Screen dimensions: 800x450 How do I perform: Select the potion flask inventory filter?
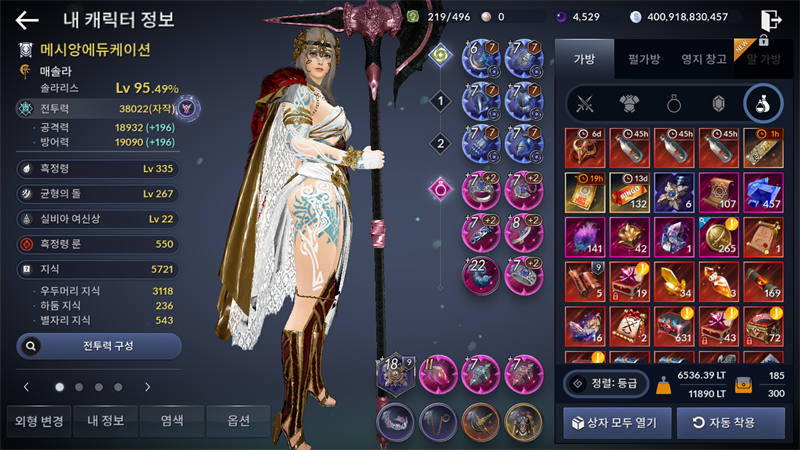pos(762,104)
